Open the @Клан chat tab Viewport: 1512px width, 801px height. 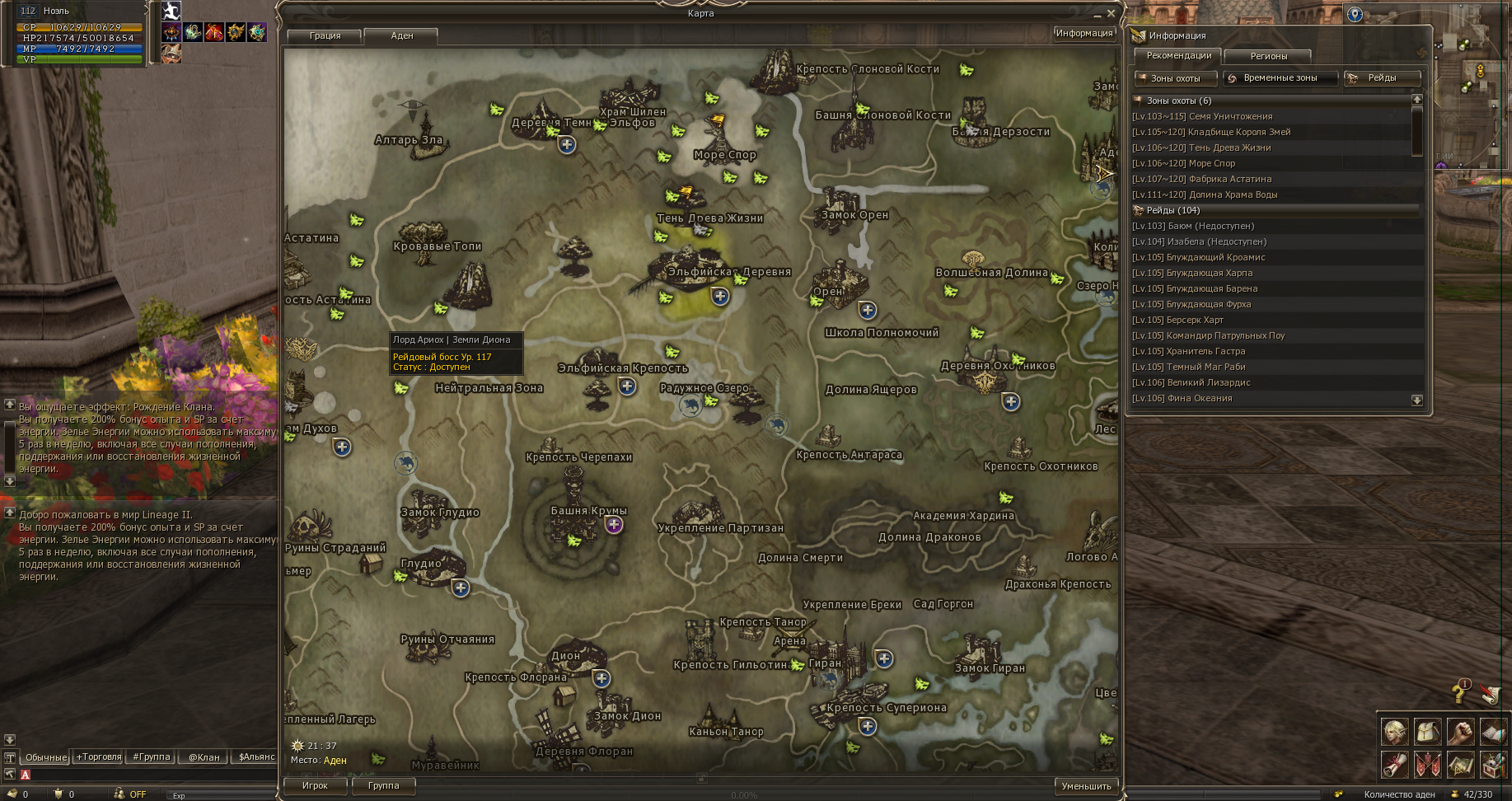[x=204, y=756]
